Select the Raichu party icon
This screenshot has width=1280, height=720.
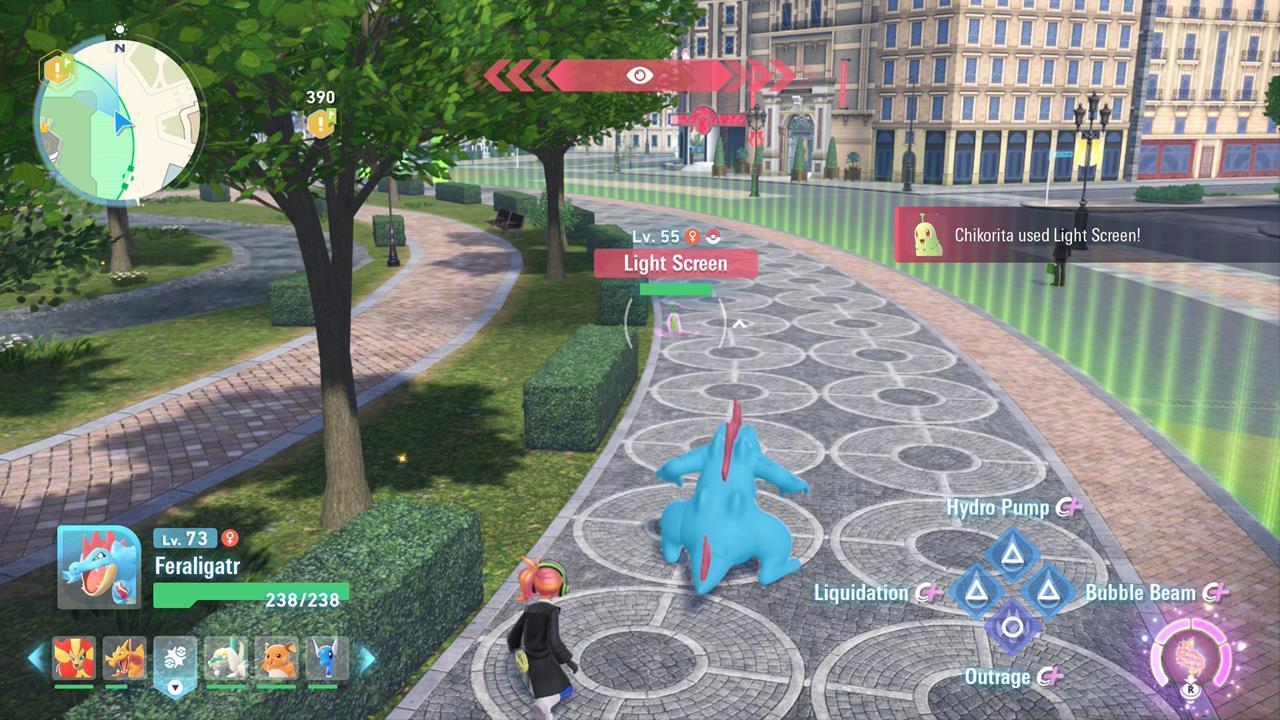(x=277, y=658)
